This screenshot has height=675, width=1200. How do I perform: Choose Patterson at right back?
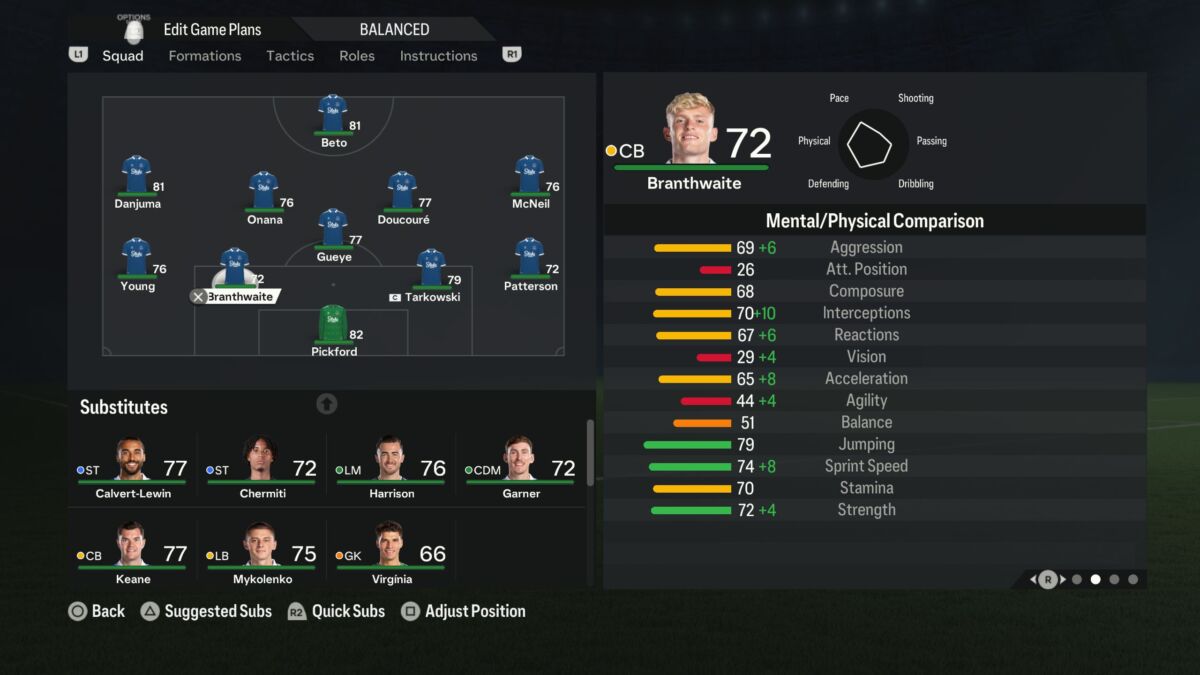click(x=529, y=261)
